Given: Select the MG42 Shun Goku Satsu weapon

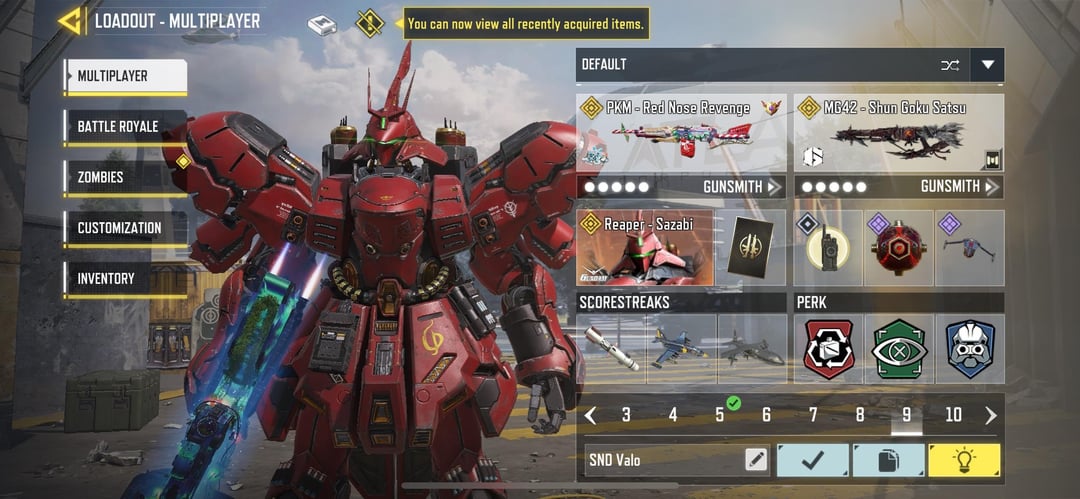Looking at the screenshot, I should 899,133.
